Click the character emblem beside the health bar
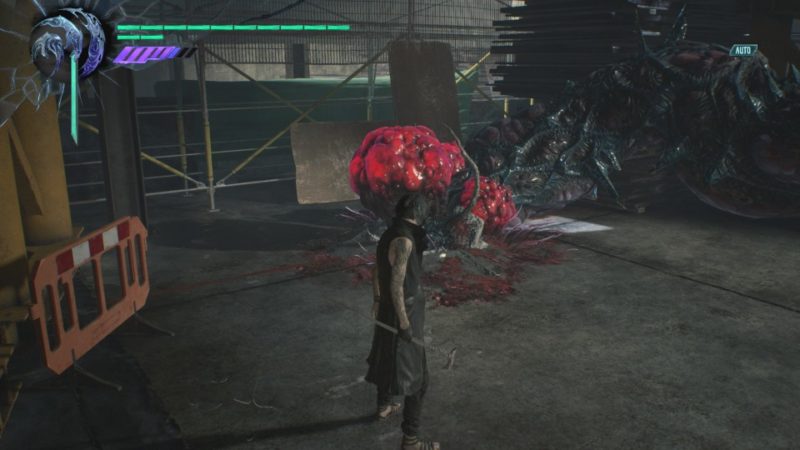The height and width of the screenshot is (450, 800). point(67,46)
